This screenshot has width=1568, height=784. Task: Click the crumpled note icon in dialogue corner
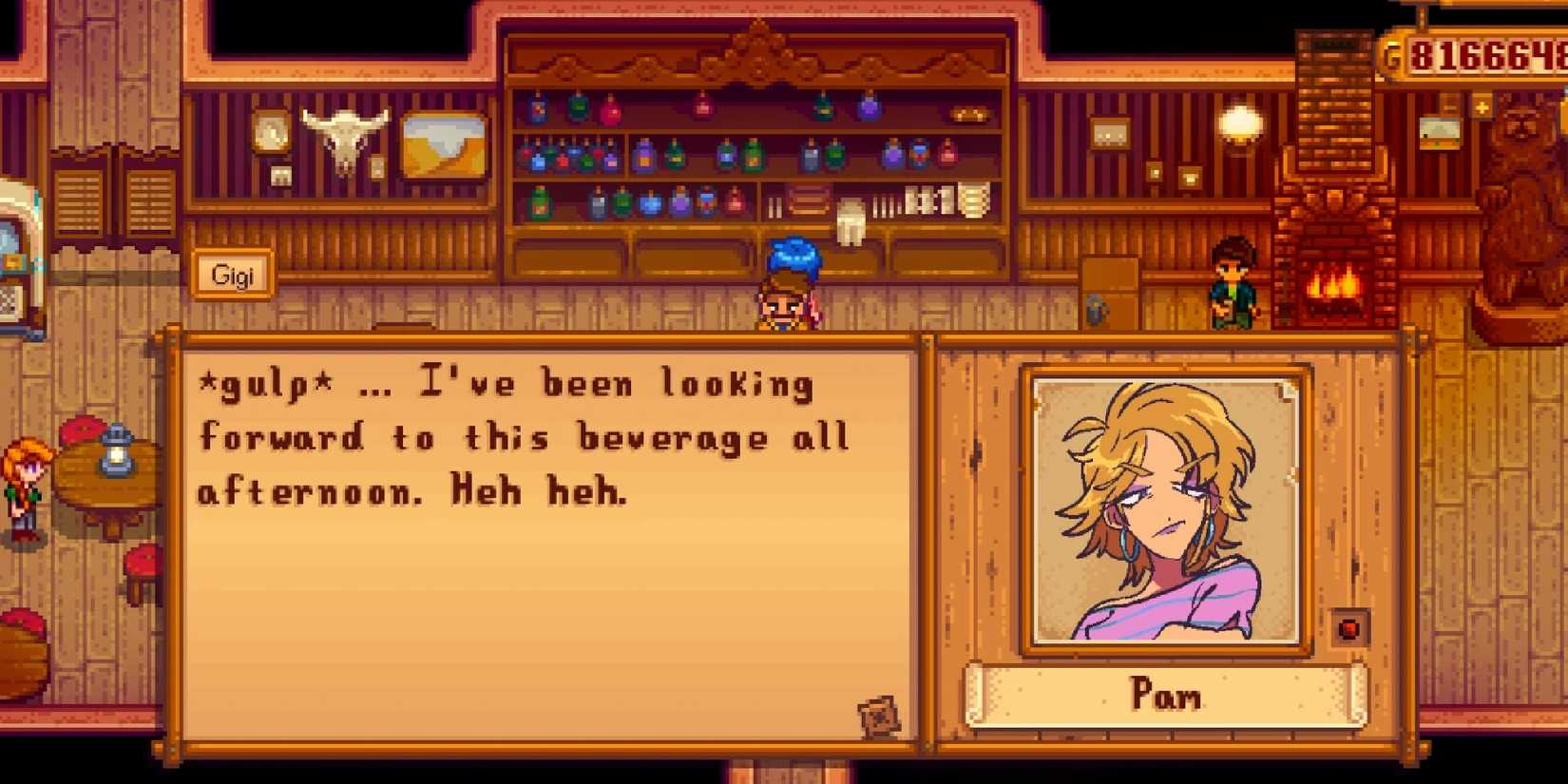pos(879,715)
